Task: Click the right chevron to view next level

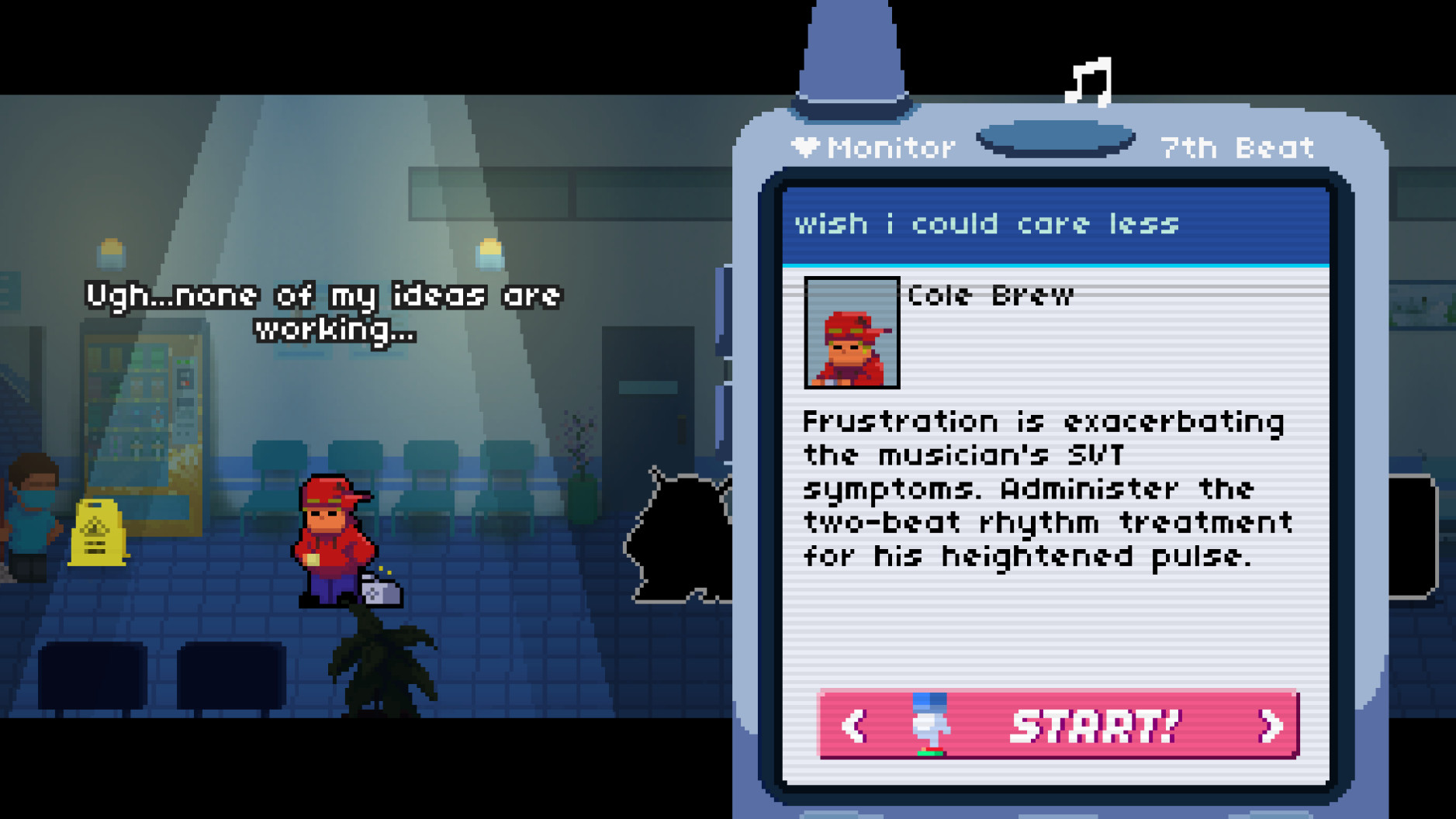Action: pyautogui.click(x=1271, y=726)
